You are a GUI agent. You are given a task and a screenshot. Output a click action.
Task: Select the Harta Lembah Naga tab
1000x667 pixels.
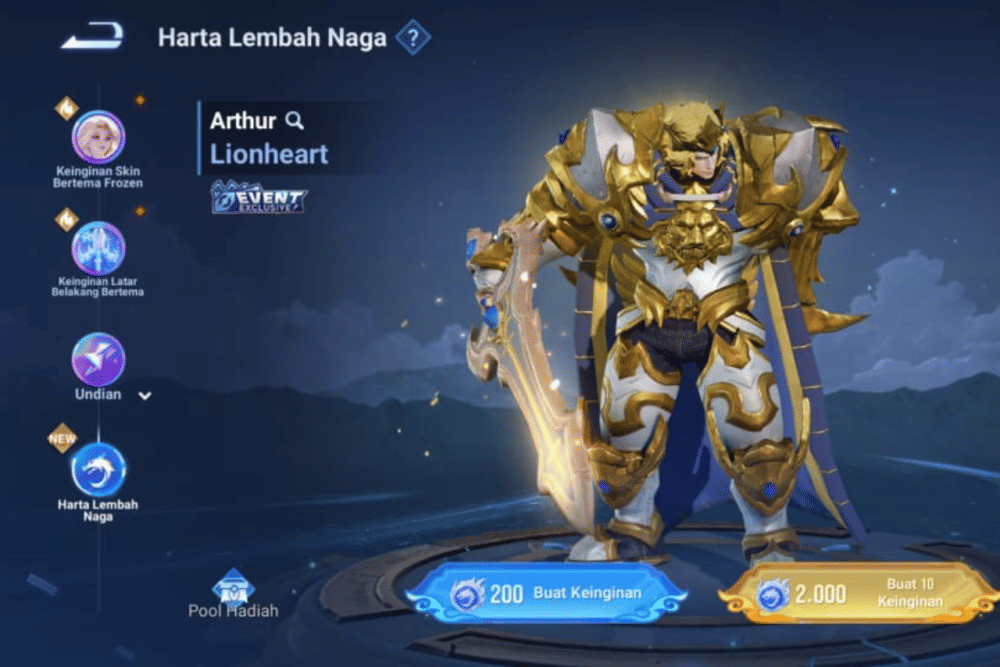(98, 470)
